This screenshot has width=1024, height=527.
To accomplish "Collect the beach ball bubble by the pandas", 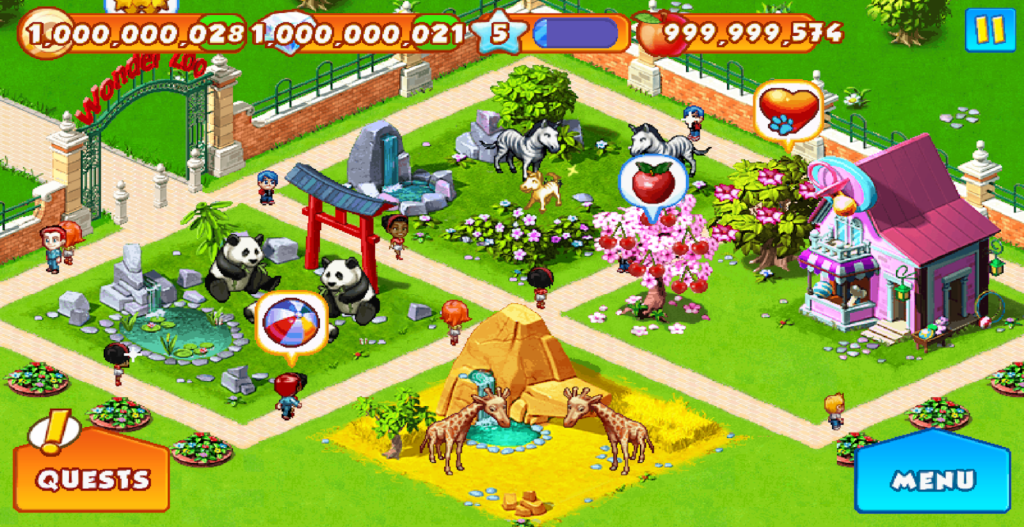I will click(290, 322).
